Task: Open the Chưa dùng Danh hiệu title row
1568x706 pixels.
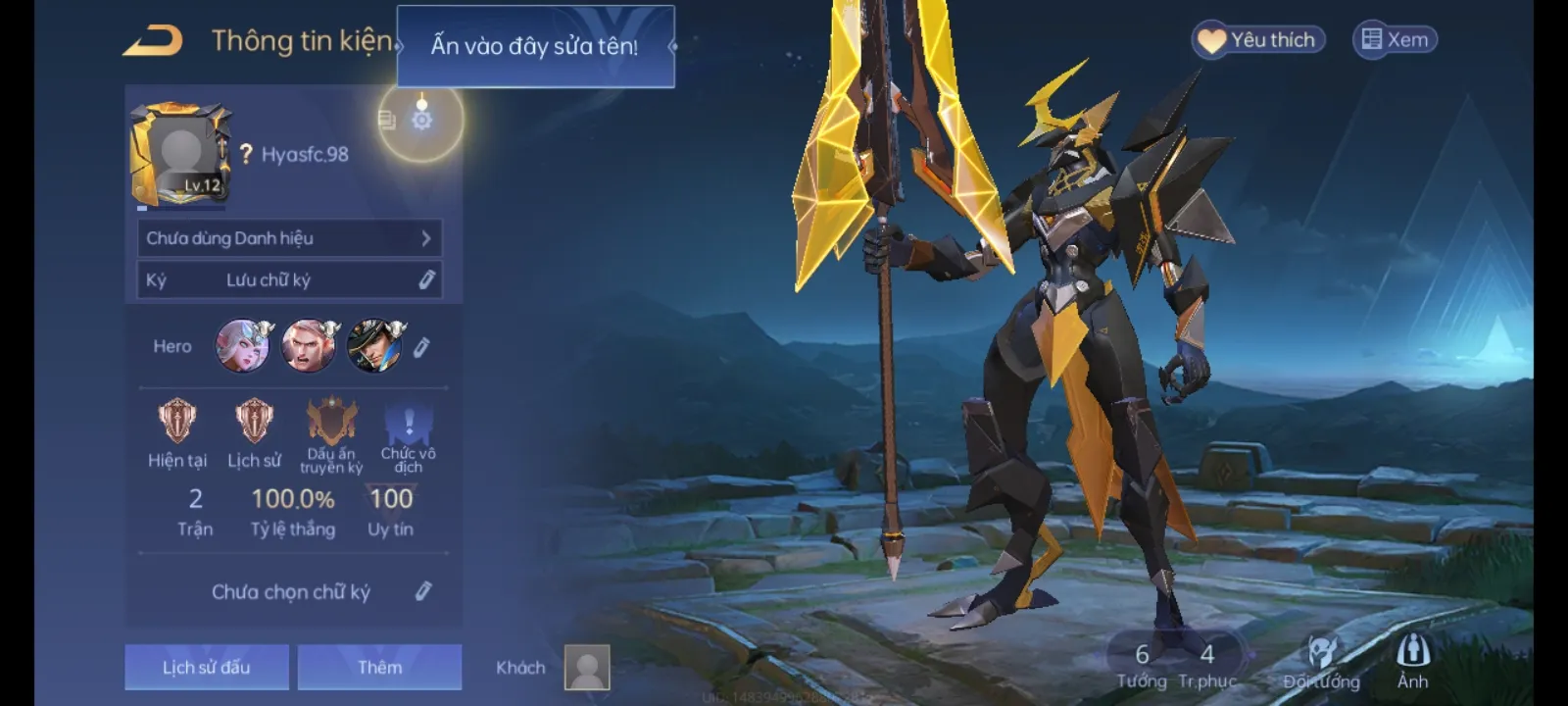Action: point(289,238)
